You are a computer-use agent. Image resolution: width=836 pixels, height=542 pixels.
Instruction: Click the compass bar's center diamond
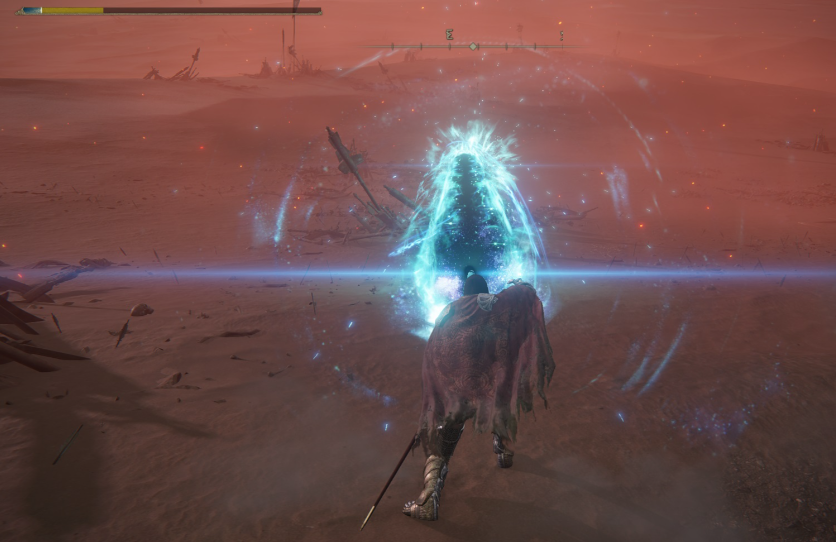pyautogui.click(x=473, y=46)
